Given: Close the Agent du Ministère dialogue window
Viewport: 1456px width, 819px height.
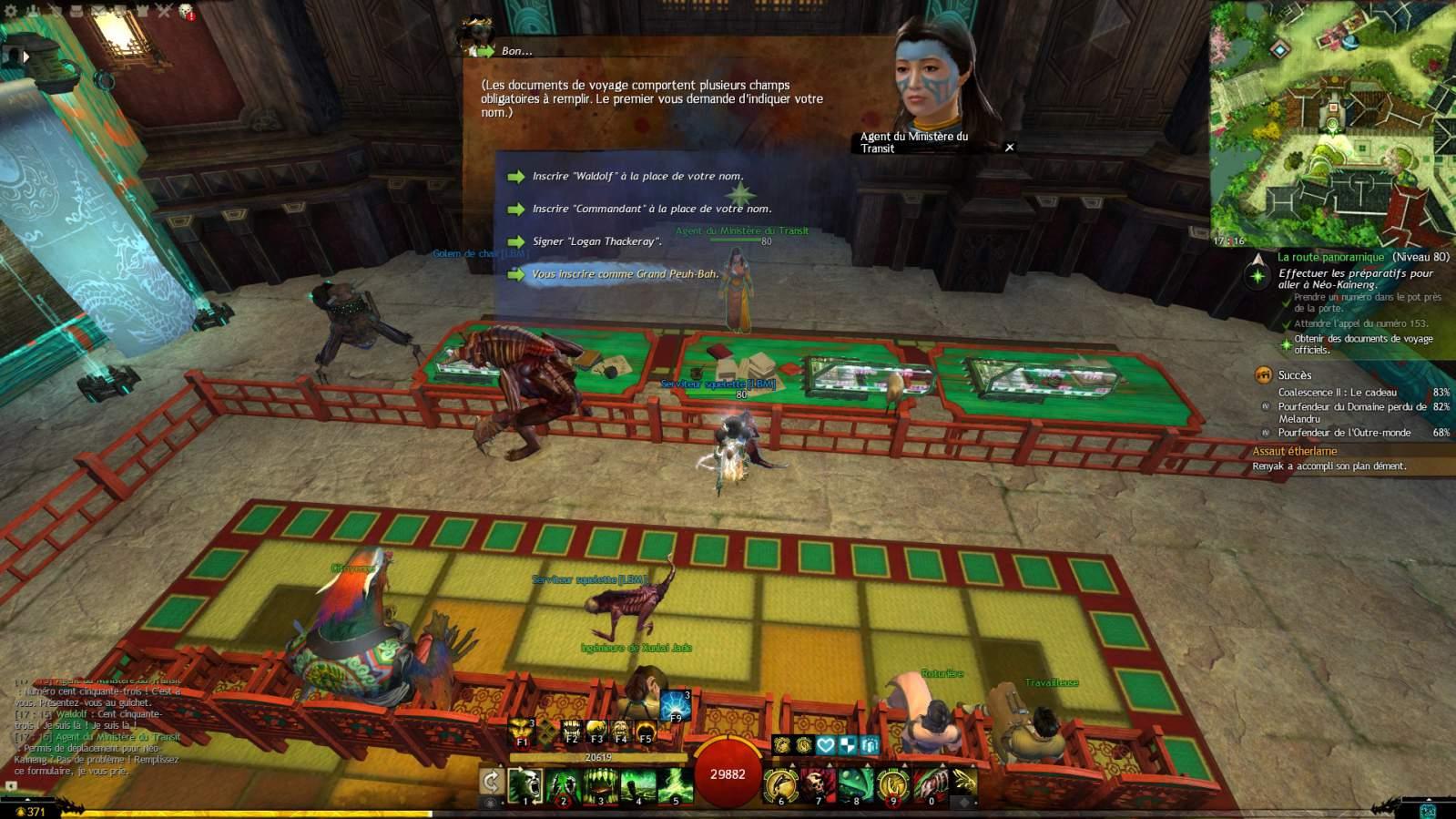Looking at the screenshot, I should (1009, 148).
